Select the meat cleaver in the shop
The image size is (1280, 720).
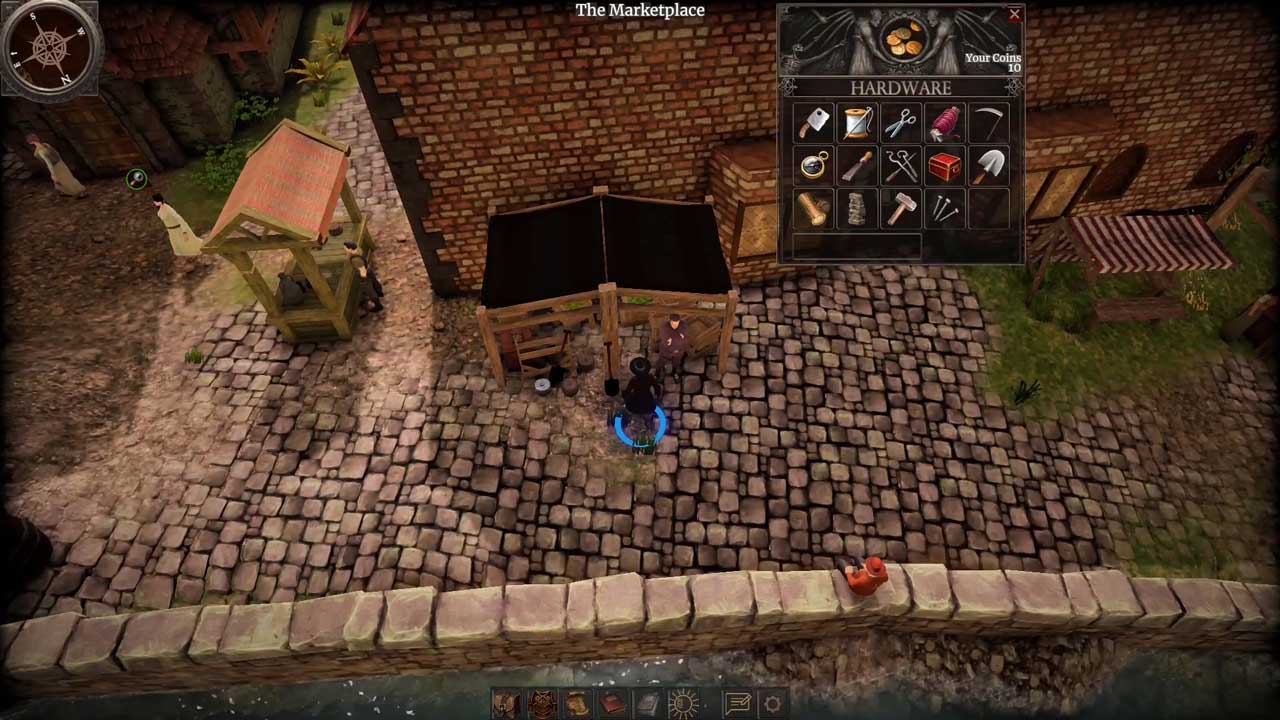814,123
